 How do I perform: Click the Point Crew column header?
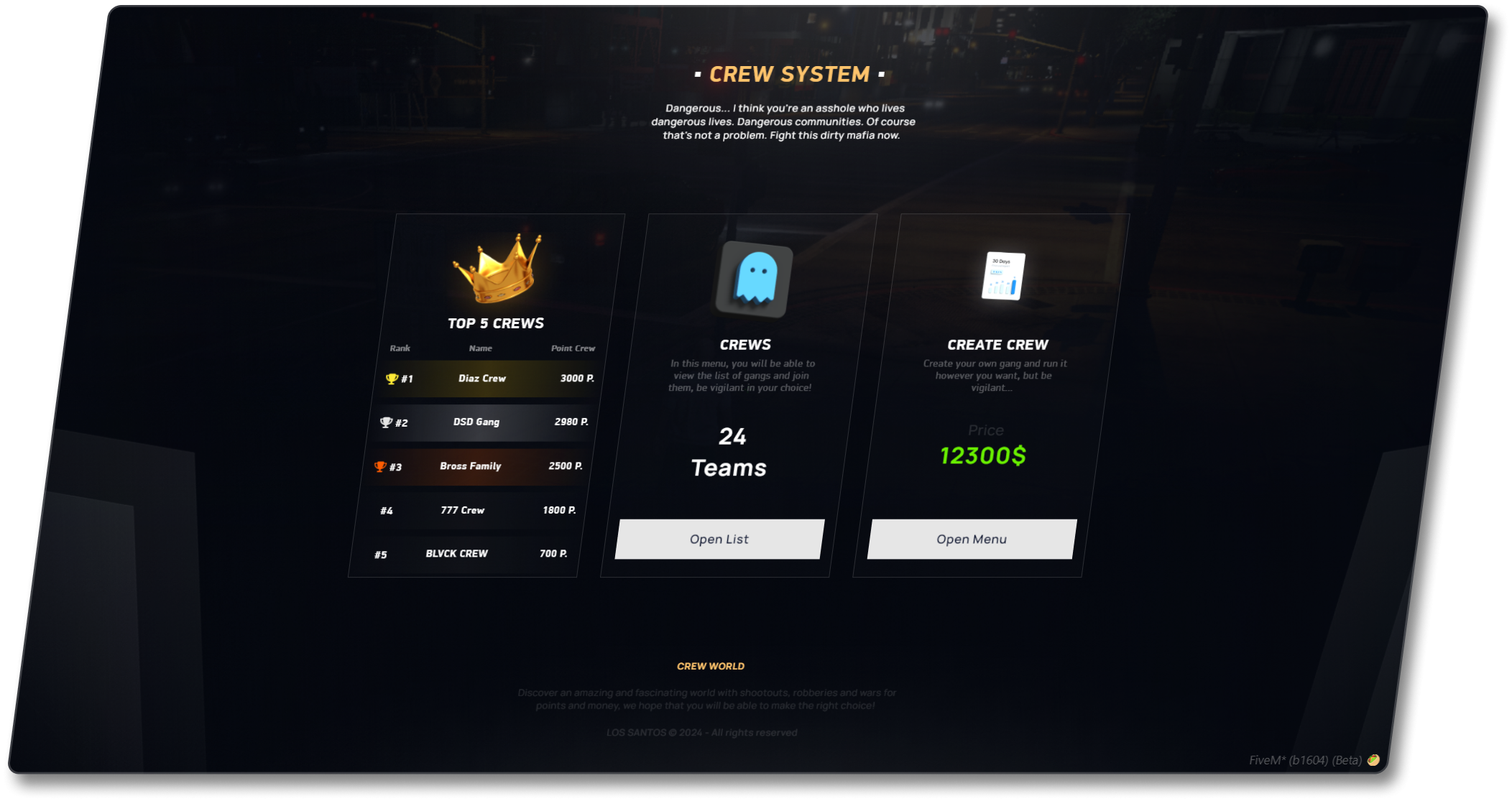coord(573,348)
